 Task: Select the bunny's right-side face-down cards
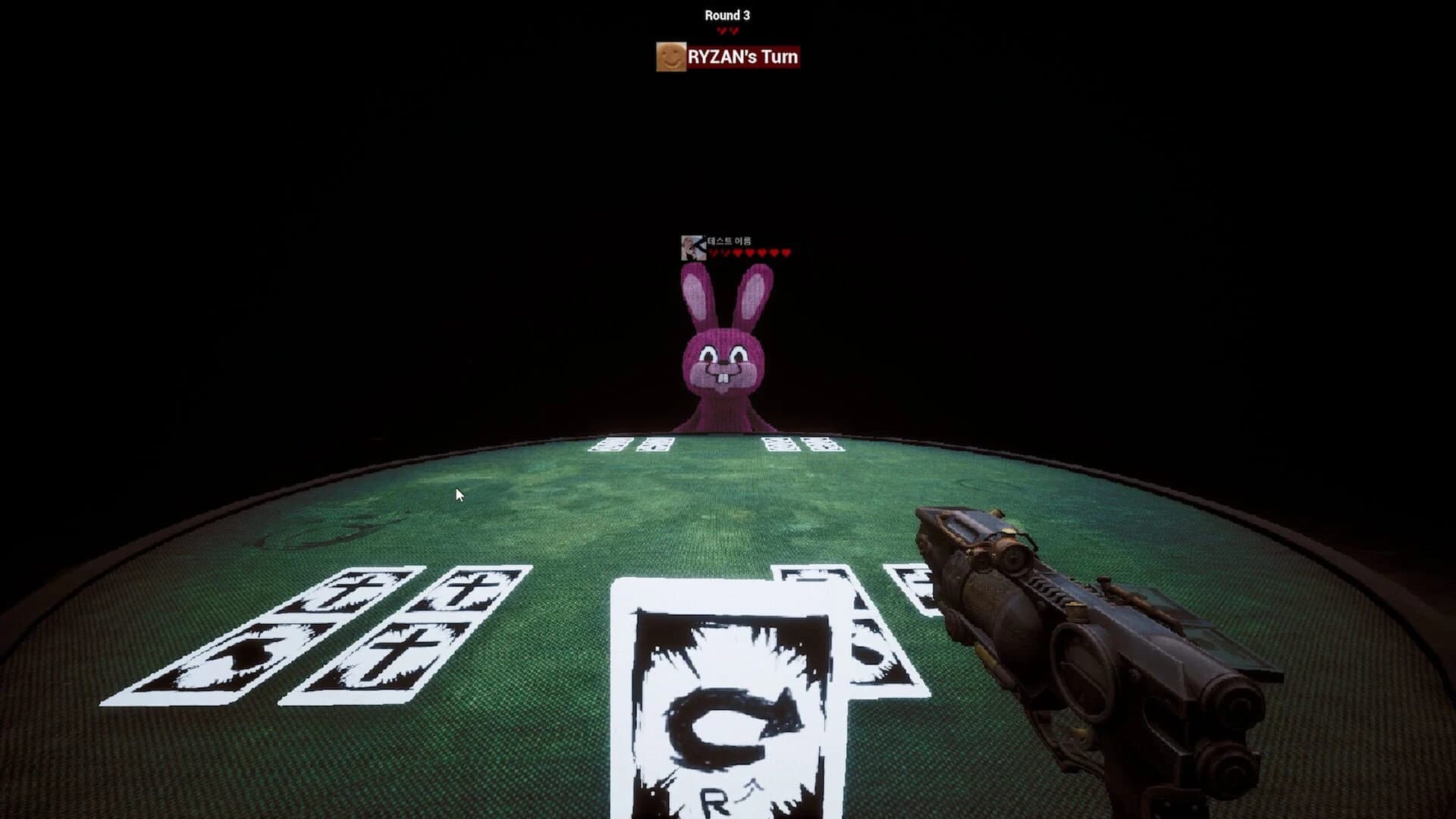coord(800,446)
